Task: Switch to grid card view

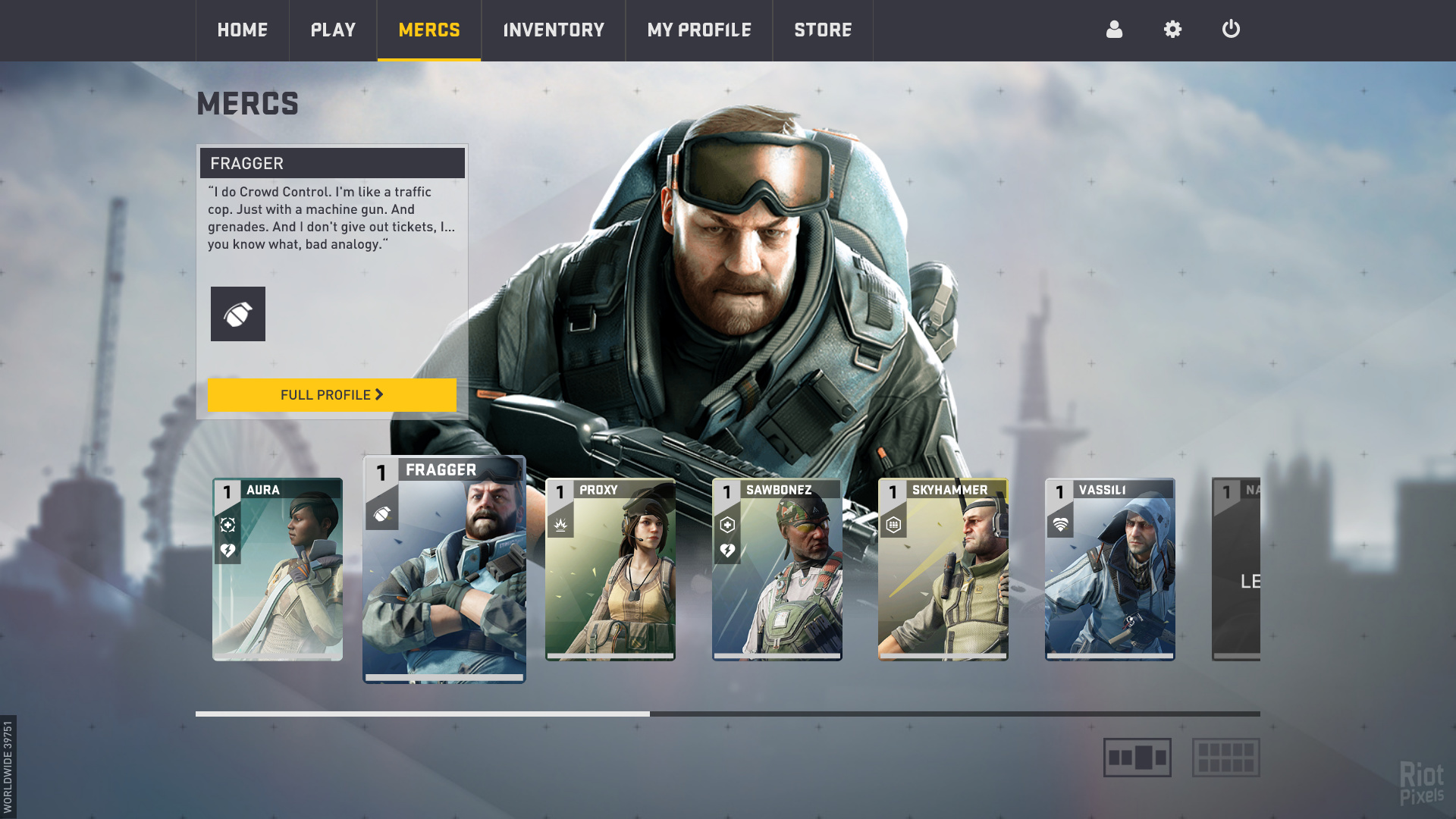Action: pyautogui.click(x=1225, y=756)
